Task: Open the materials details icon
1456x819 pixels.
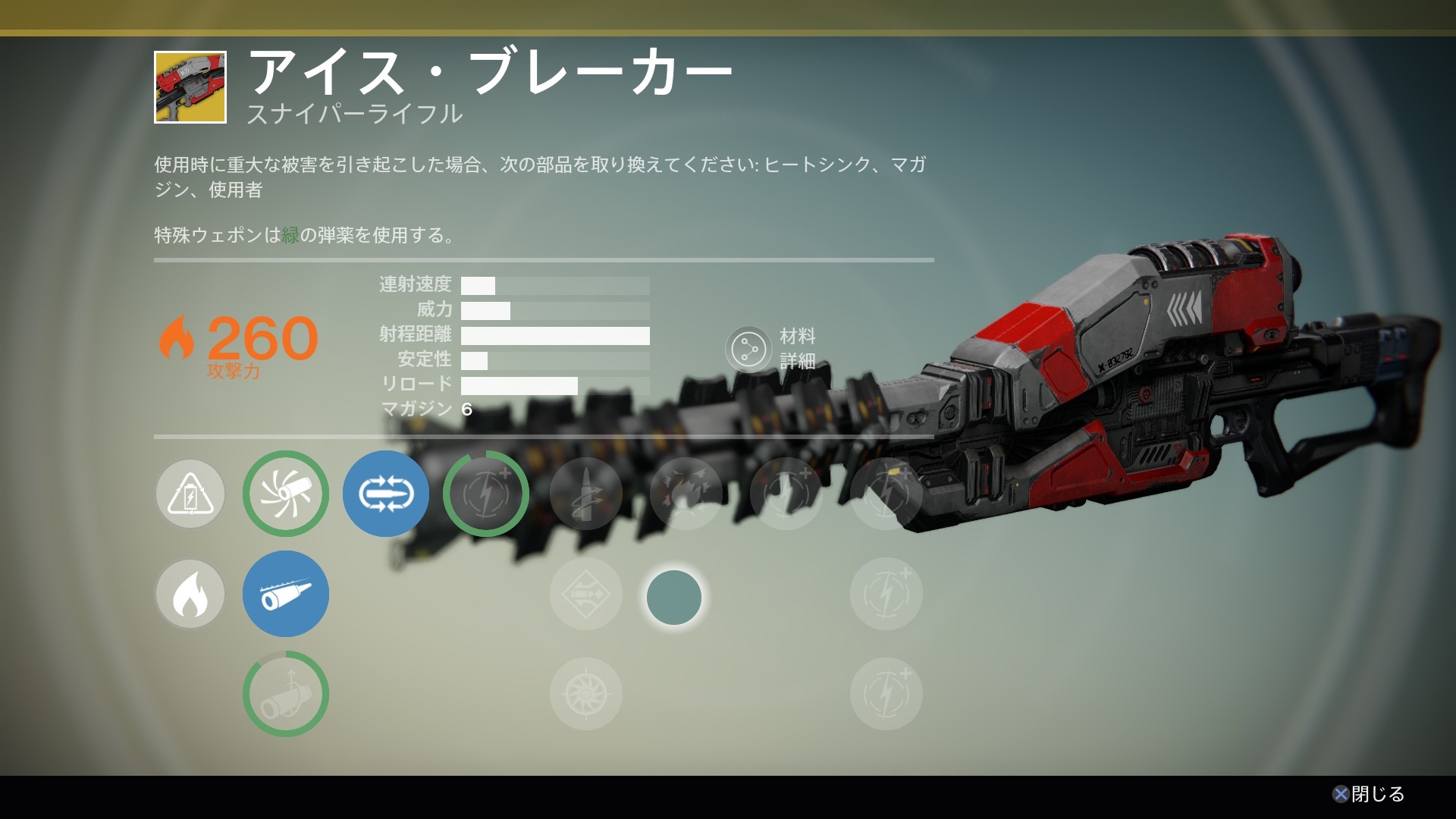Action: click(x=748, y=350)
